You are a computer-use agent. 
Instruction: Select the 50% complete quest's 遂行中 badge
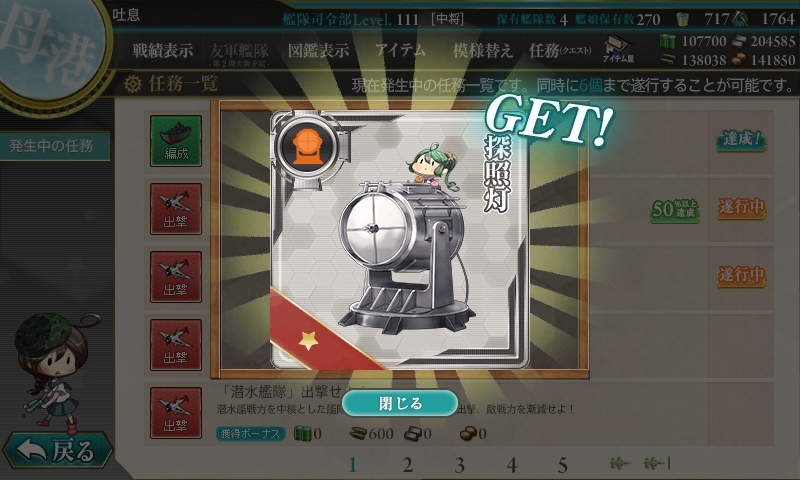pos(741,208)
